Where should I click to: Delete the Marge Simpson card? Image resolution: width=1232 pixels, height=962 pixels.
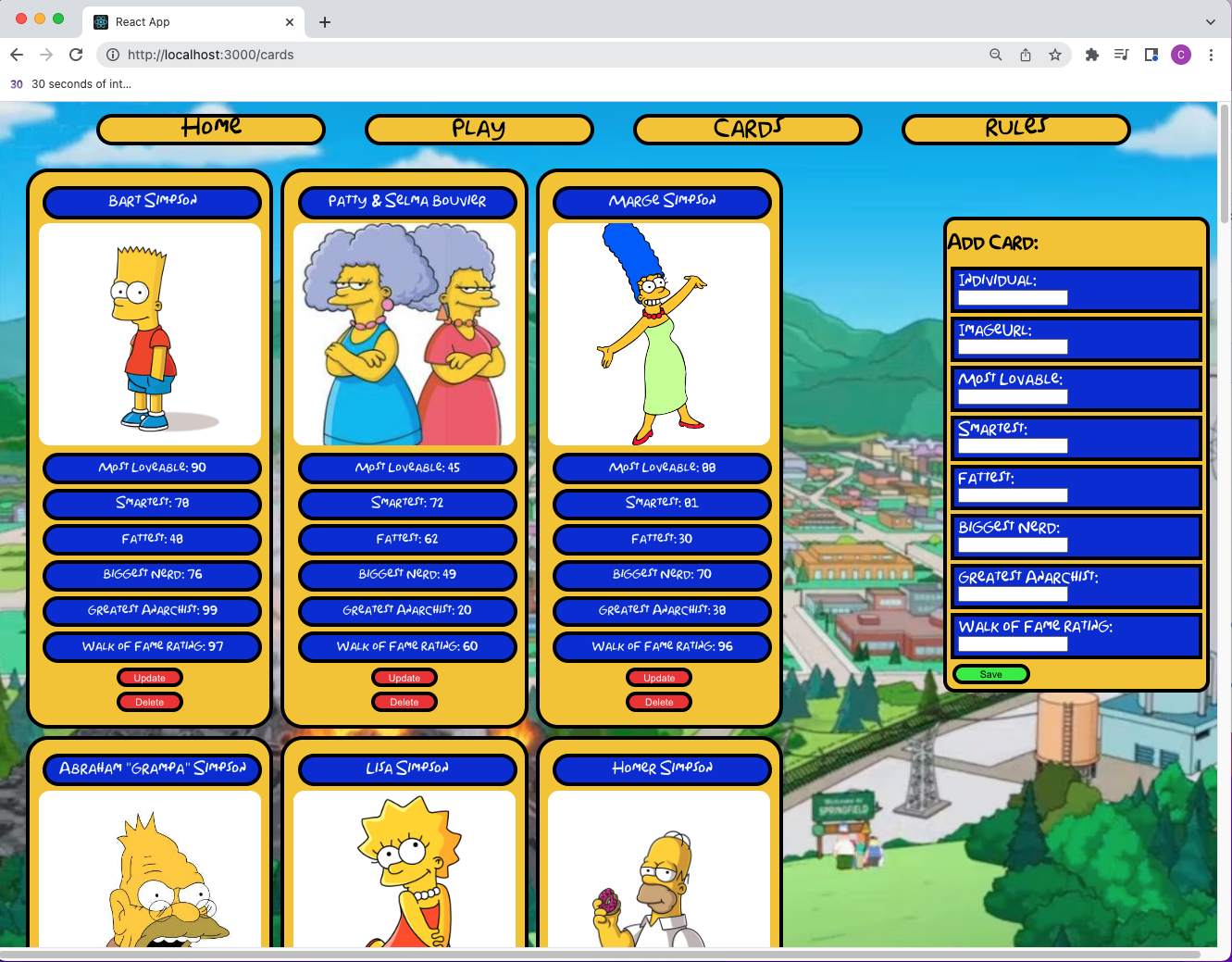659,701
